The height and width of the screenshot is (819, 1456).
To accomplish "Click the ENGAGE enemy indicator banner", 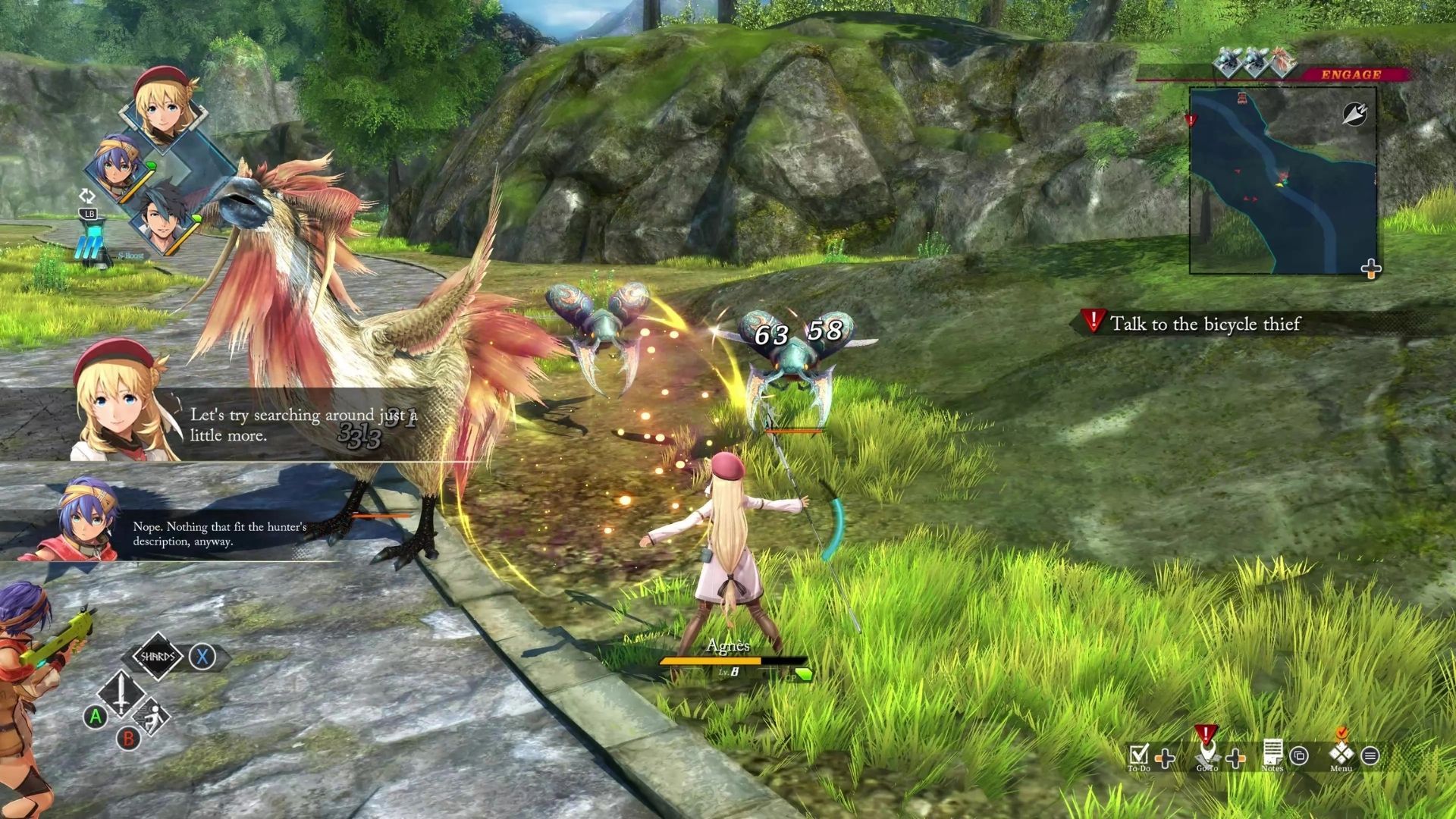I will [1350, 74].
